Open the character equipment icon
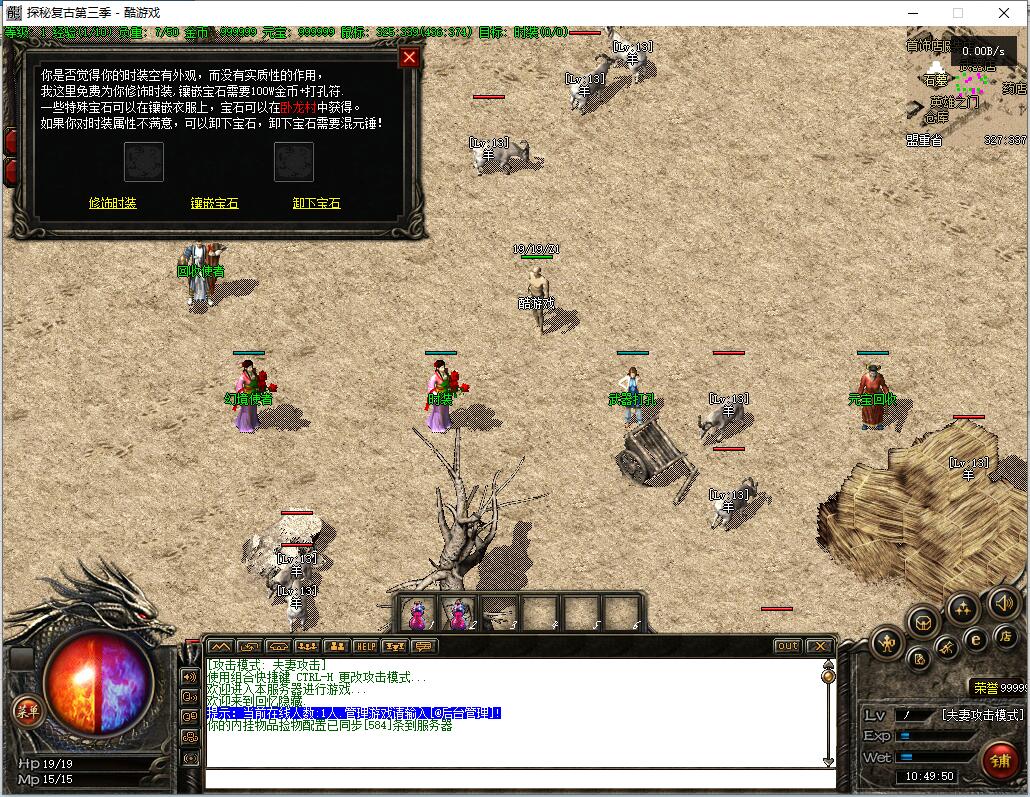The width and height of the screenshot is (1030, 797). coord(887,643)
